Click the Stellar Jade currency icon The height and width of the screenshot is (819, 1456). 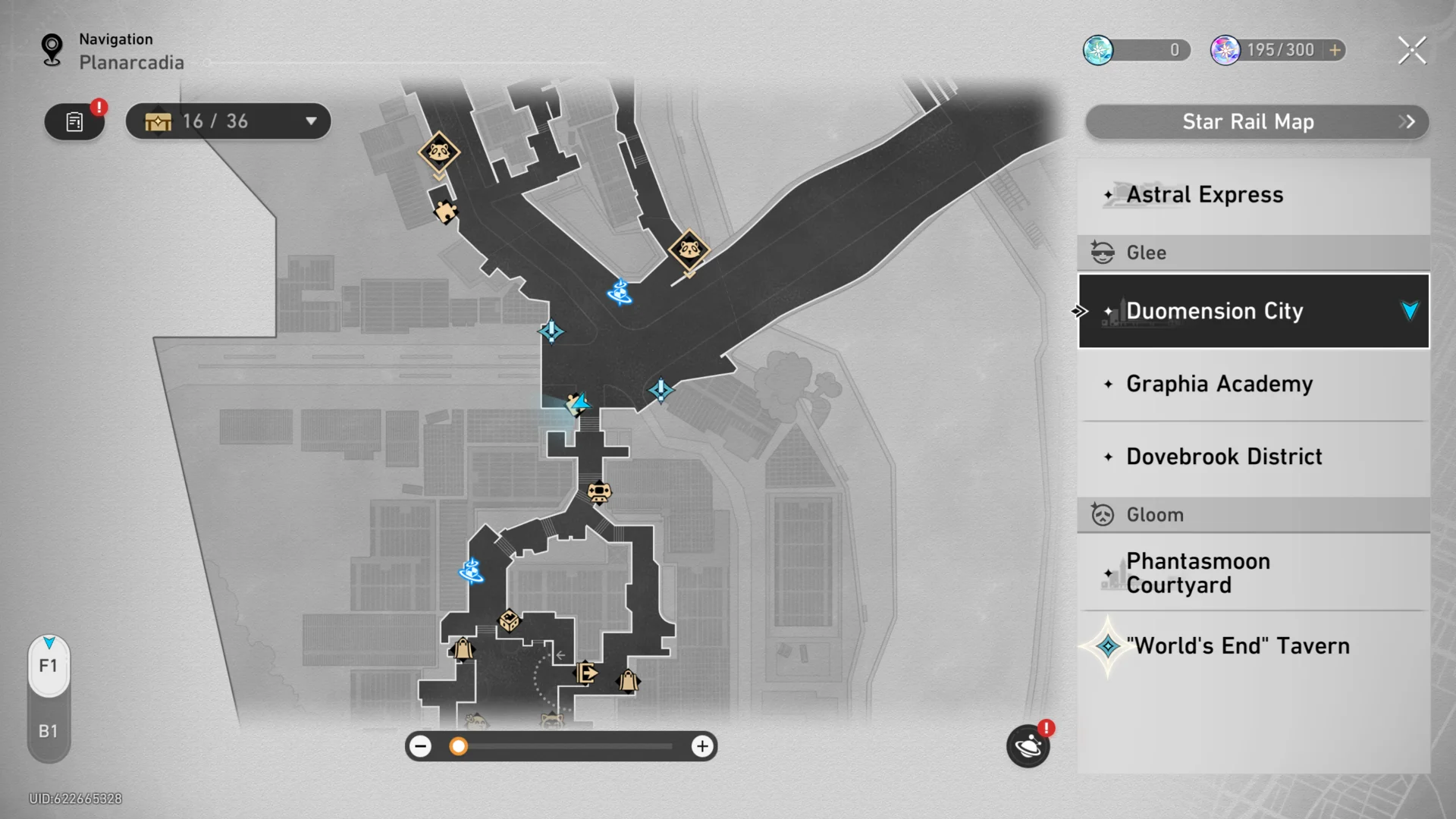[1098, 50]
